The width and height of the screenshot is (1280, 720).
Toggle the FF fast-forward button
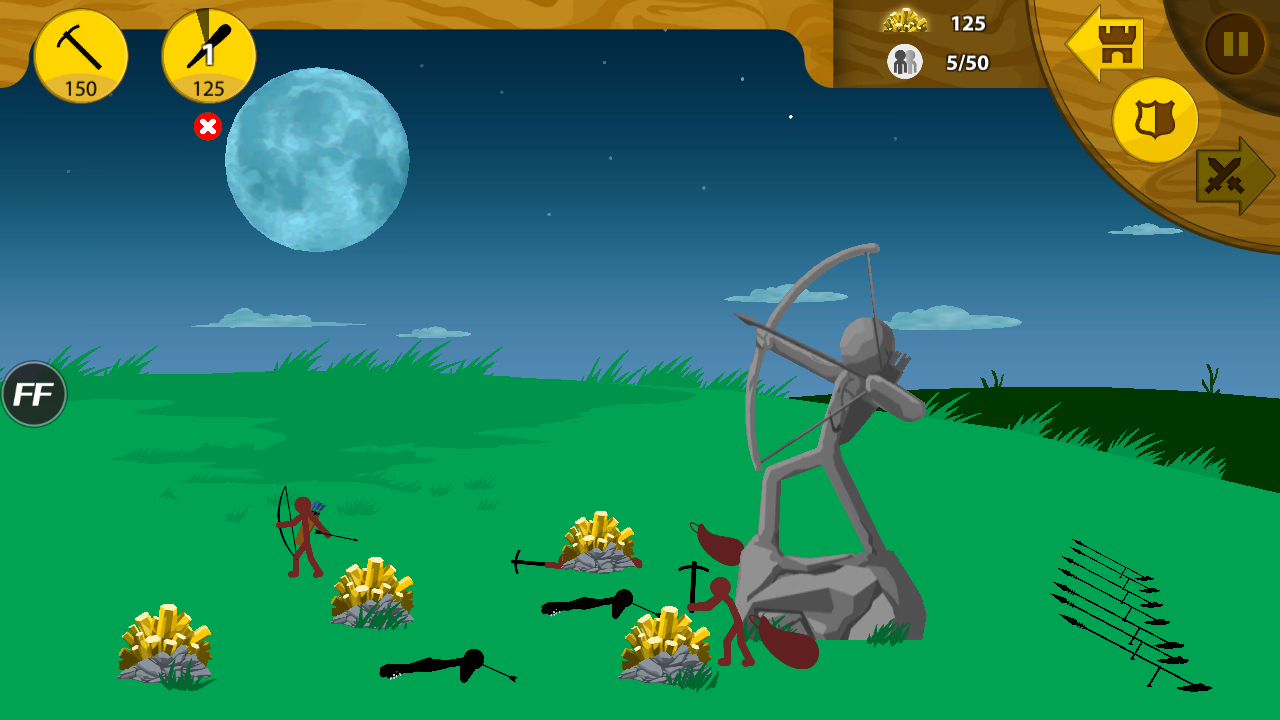click(34, 394)
